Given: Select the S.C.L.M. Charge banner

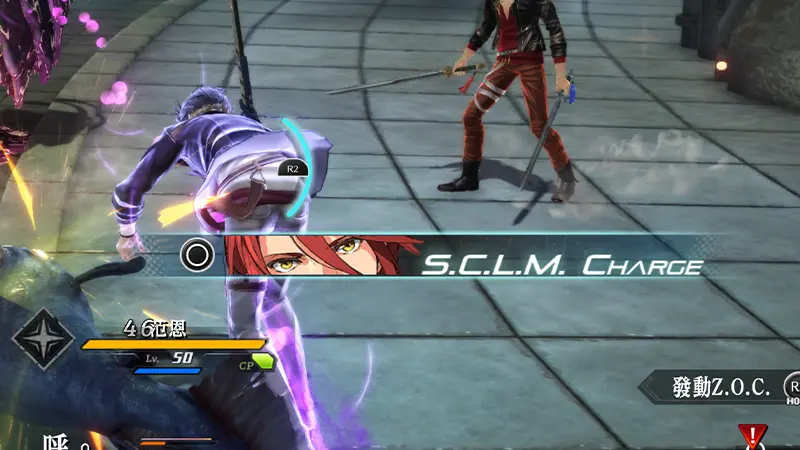Looking at the screenshot, I should pos(560,266).
